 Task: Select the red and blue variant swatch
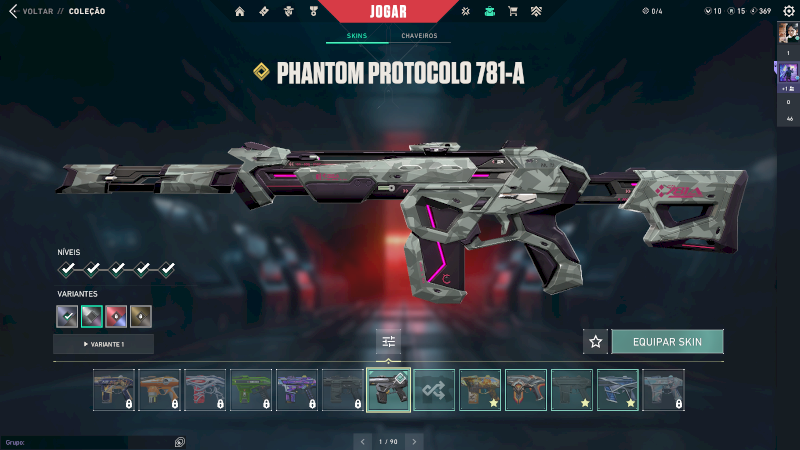point(117,317)
